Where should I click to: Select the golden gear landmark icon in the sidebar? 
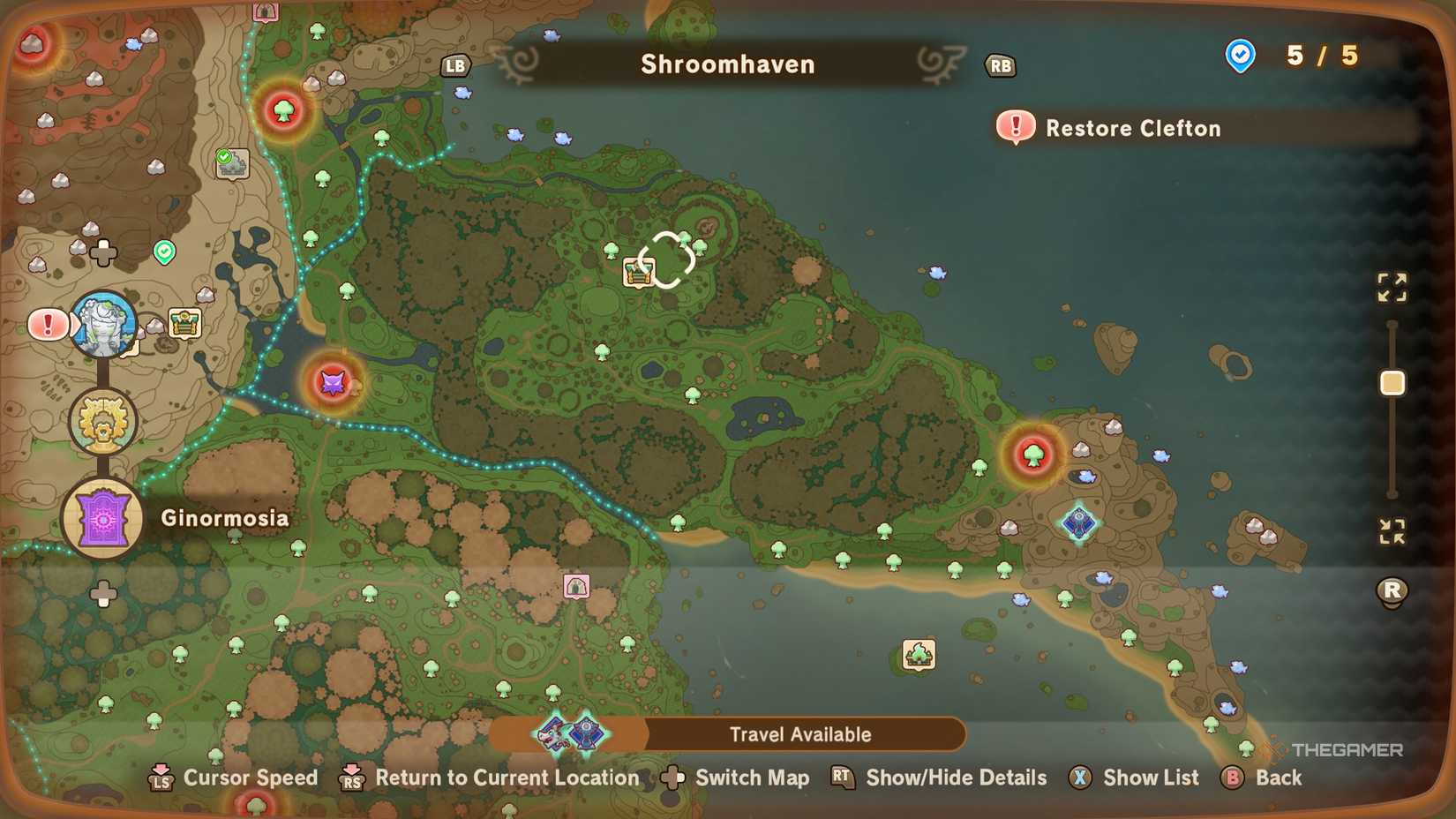tap(101, 421)
